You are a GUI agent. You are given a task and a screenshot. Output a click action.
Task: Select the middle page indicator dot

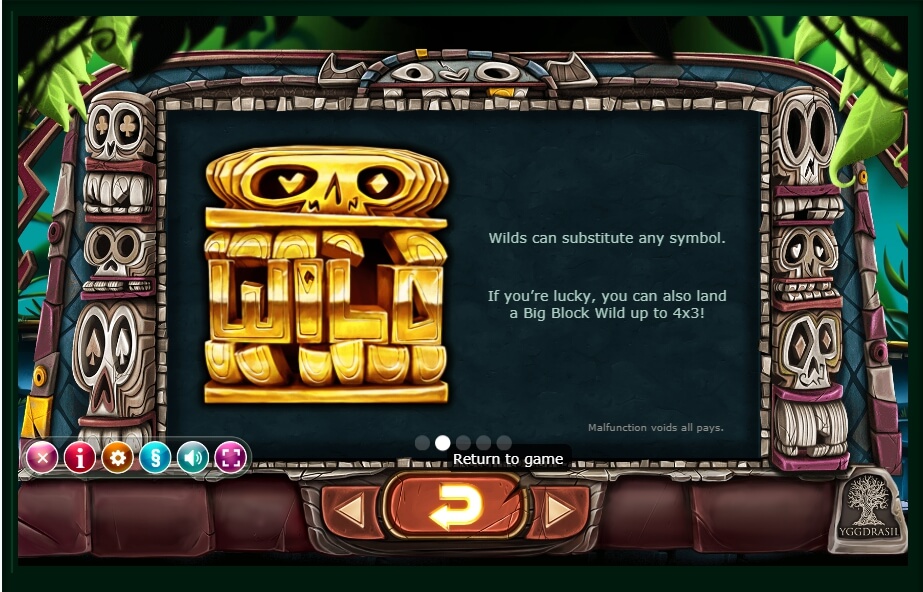[463, 442]
